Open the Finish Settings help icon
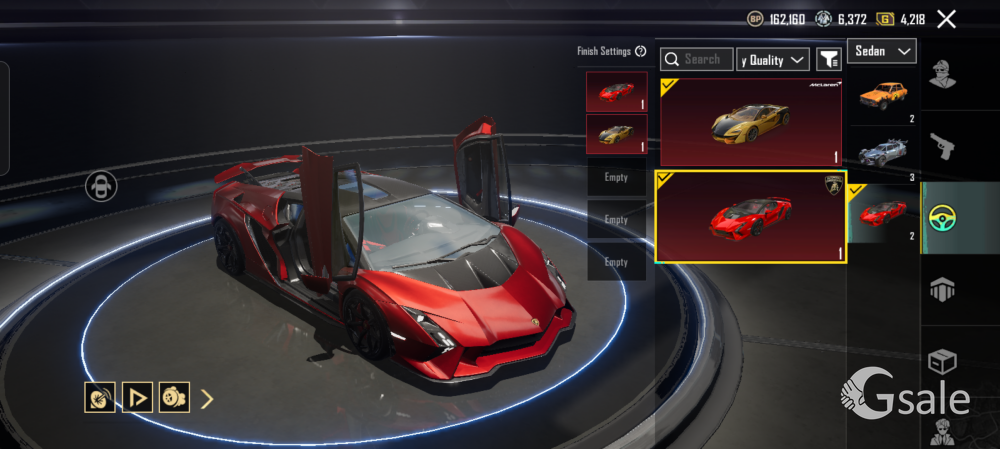 click(640, 51)
